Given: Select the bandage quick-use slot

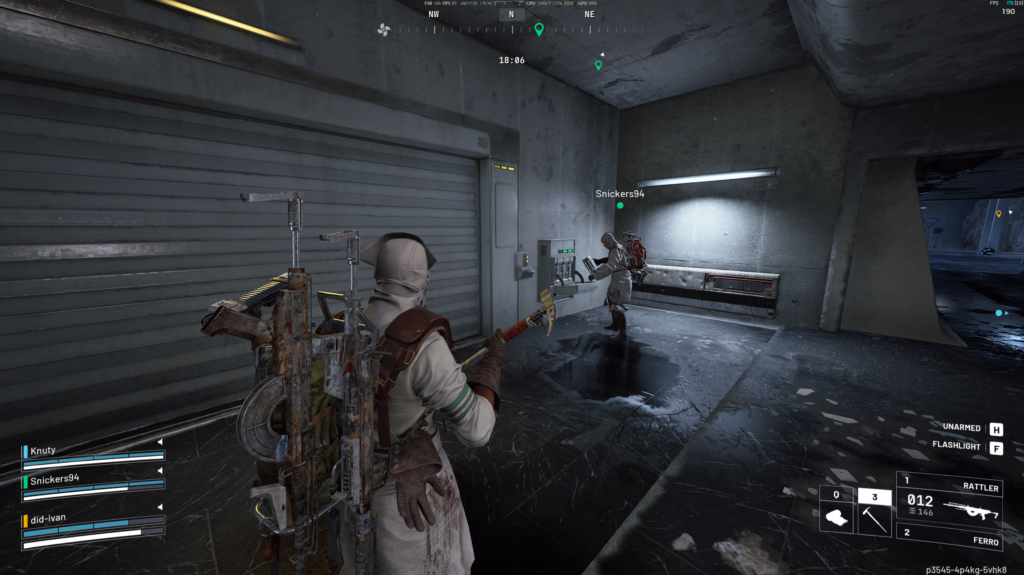Looking at the screenshot, I should (x=836, y=516).
